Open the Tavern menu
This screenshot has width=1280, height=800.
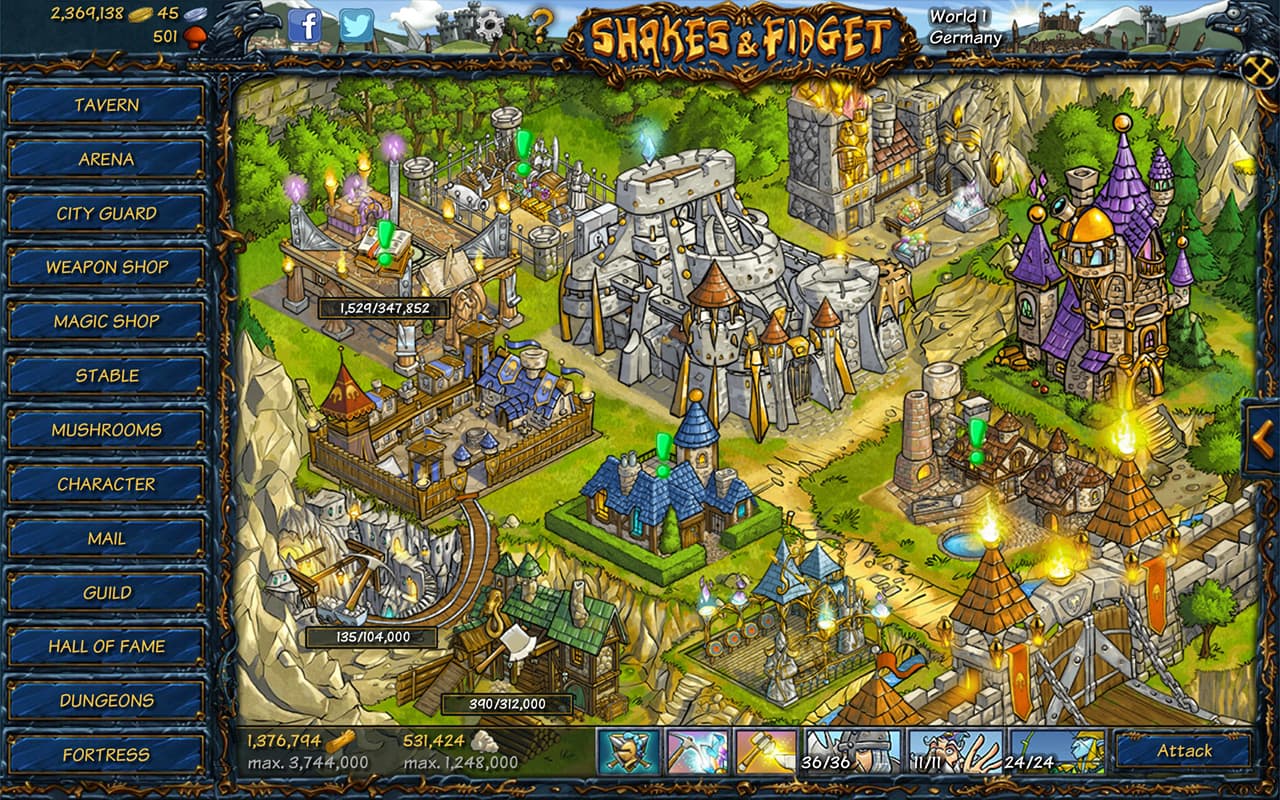coord(106,105)
